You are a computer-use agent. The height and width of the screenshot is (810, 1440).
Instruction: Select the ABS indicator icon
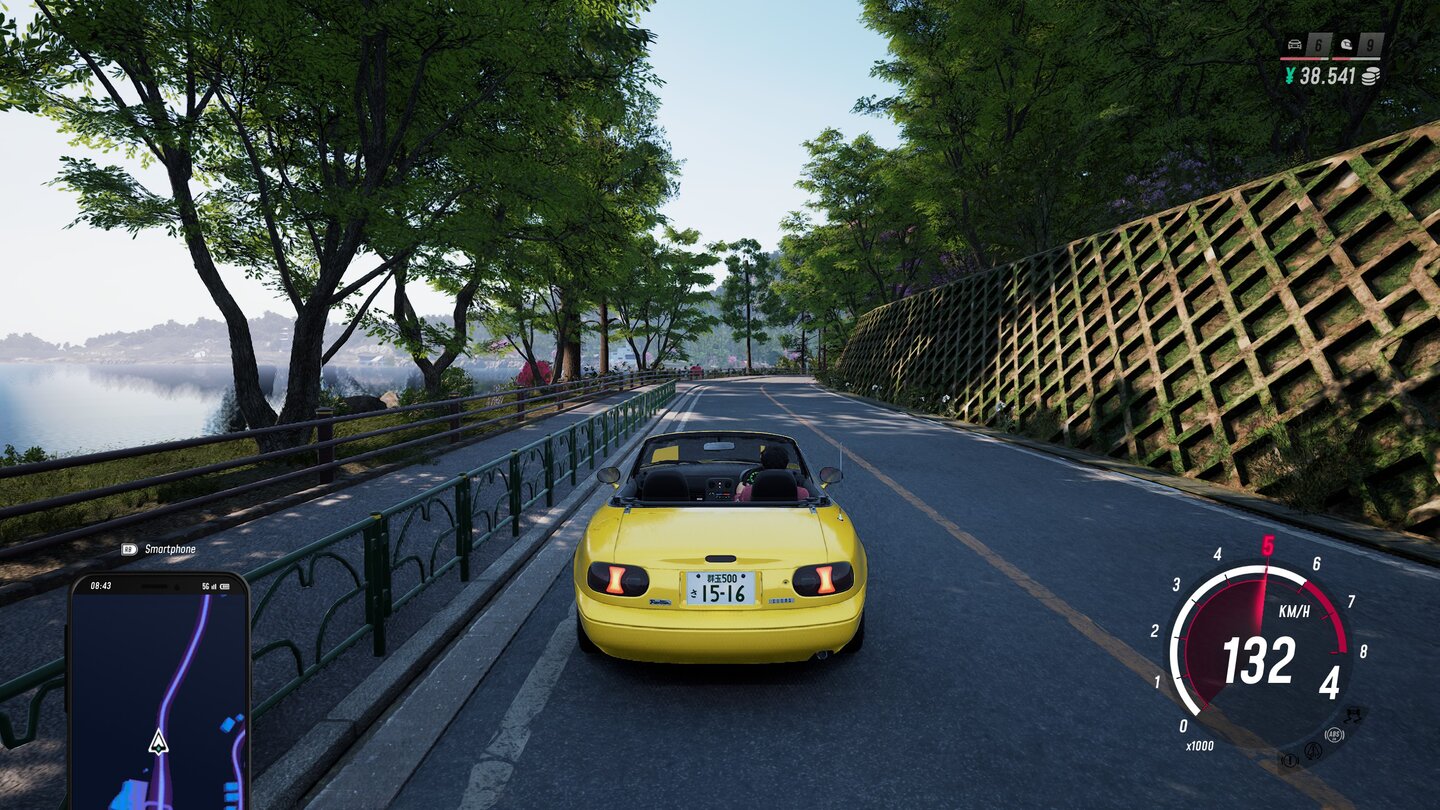tap(1334, 736)
